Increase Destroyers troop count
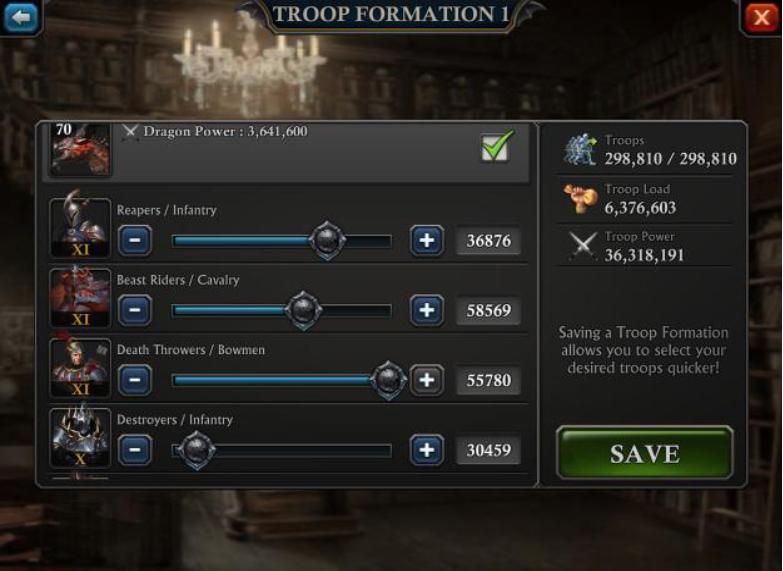 (427, 450)
